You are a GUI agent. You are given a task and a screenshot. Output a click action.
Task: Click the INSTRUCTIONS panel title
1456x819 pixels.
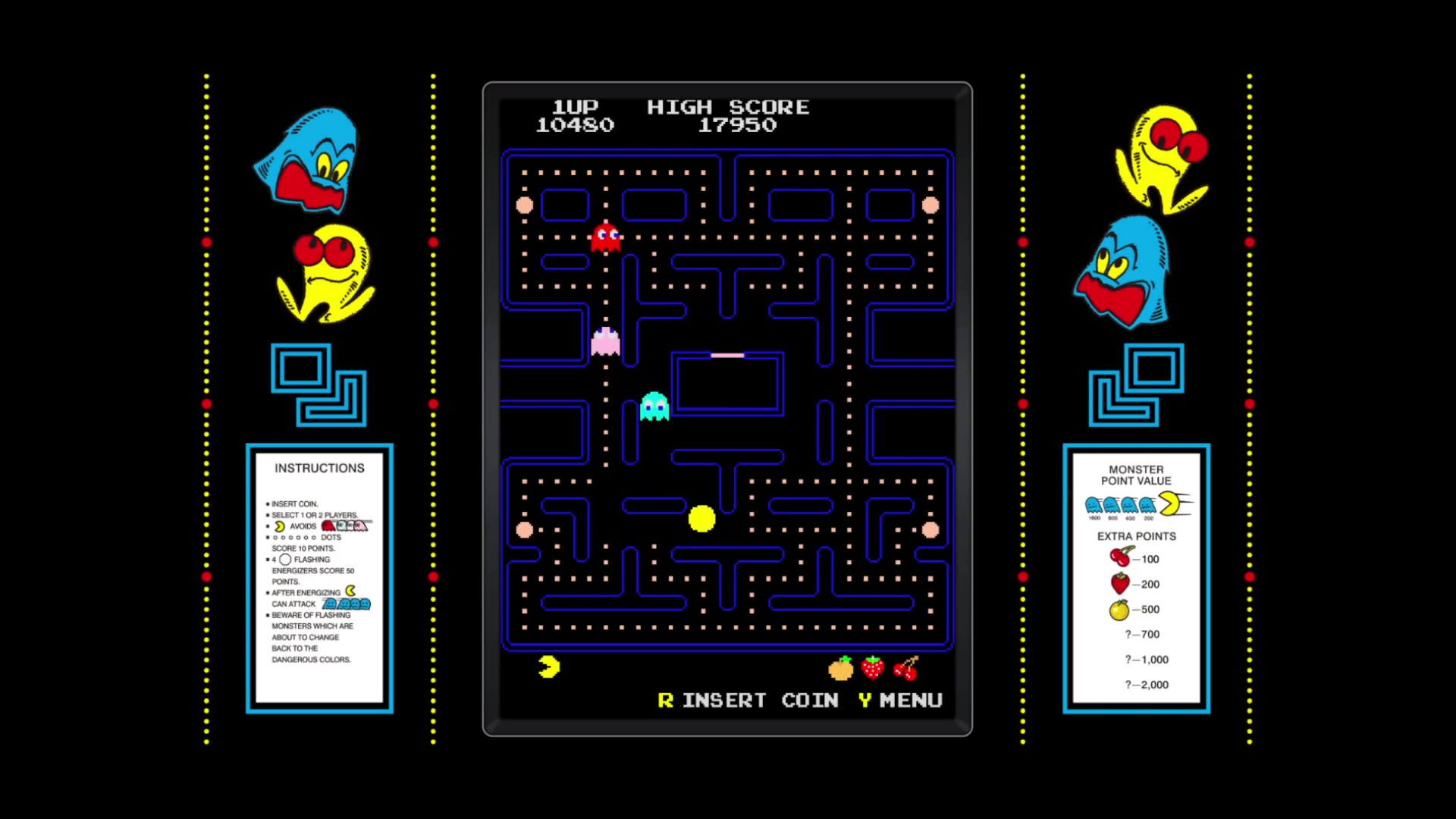[x=319, y=468]
